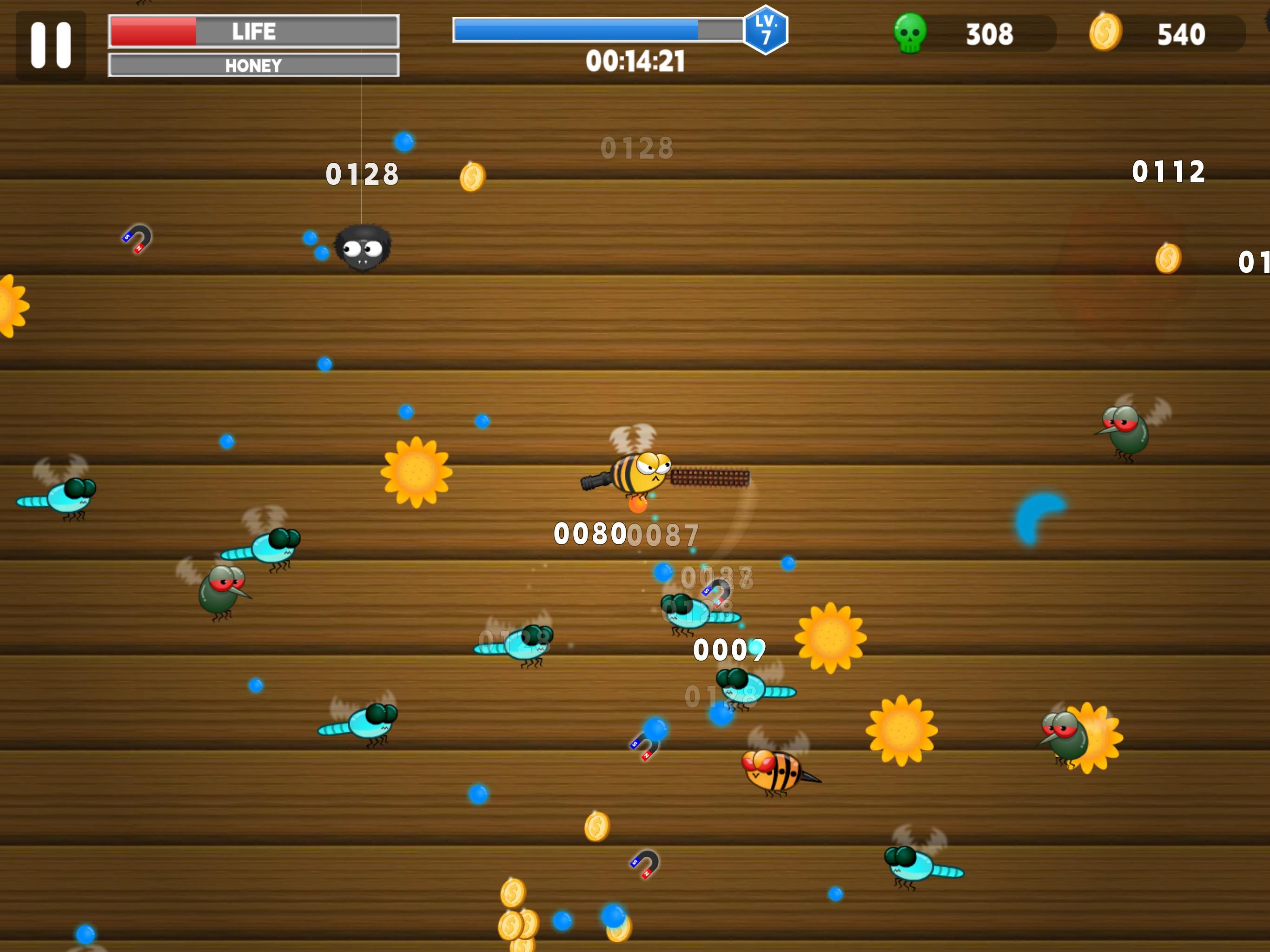This screenshot has height=952, width=1270.
Task: Pause the game
Action: [51, 43]
